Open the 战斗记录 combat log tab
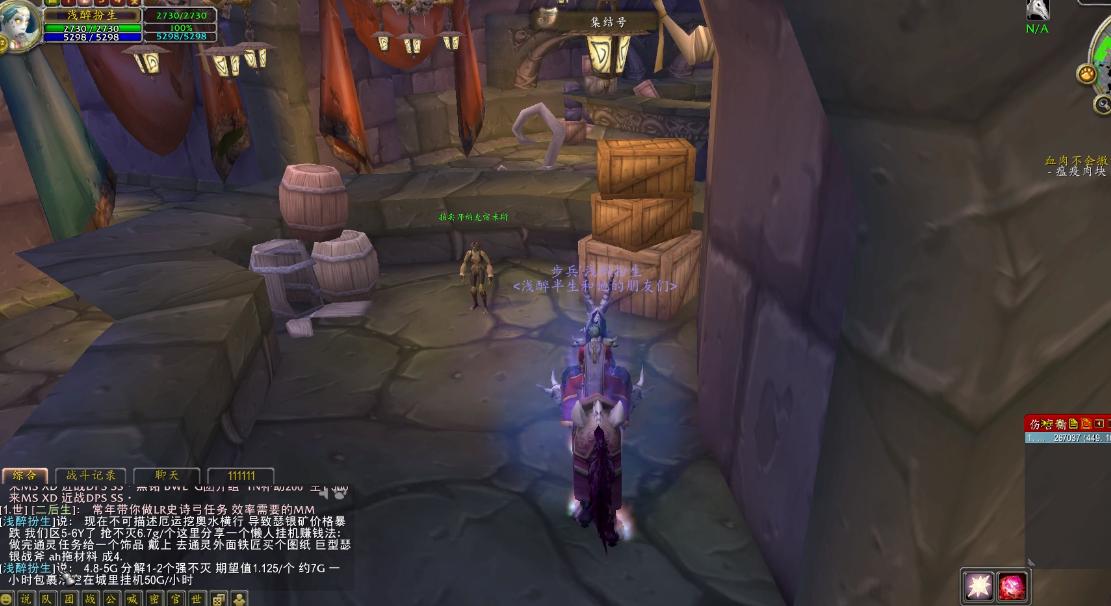The height and width of the screenshot is (606, 1111). (x=91, y=476)
